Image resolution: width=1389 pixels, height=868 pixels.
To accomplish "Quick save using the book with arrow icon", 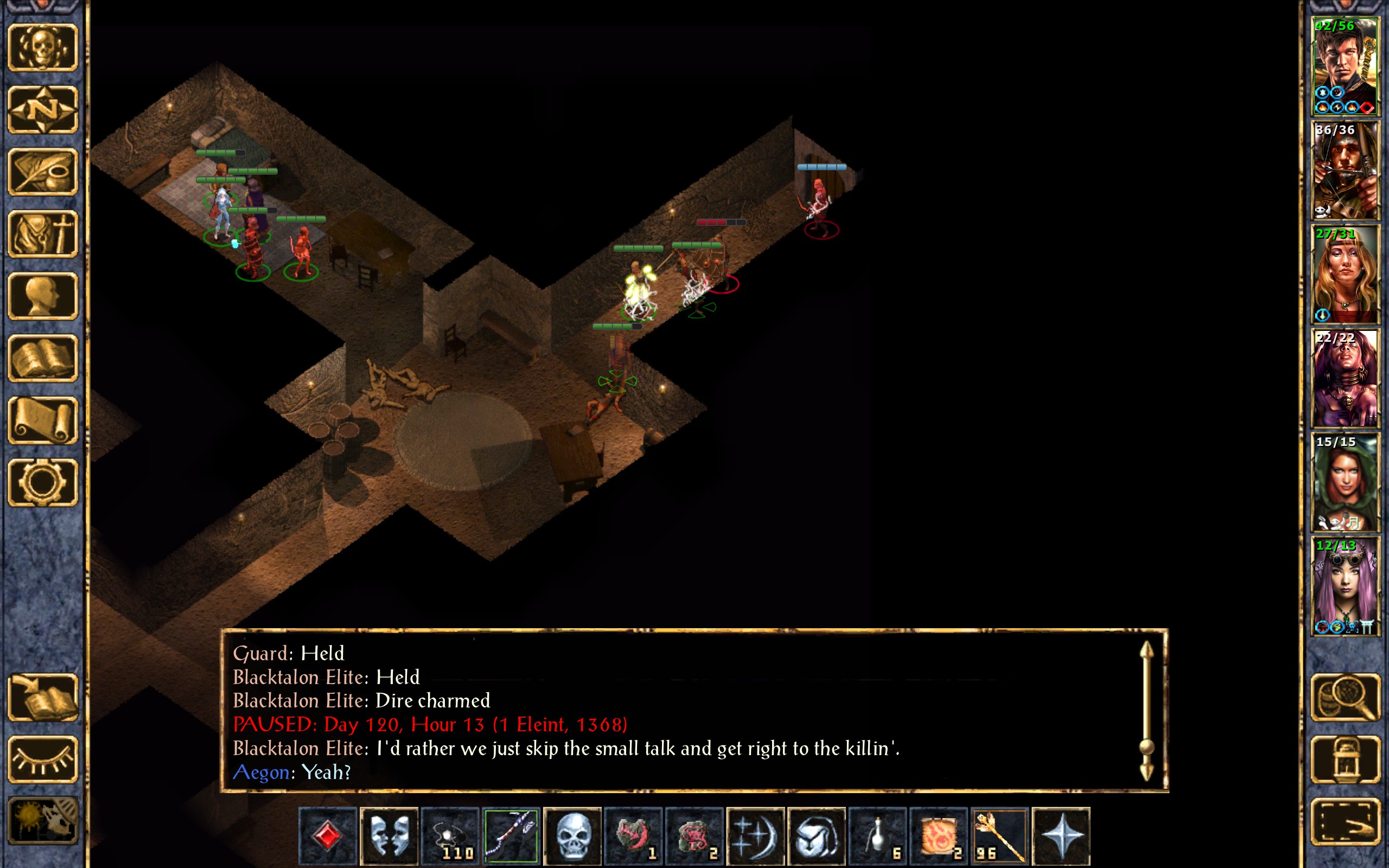I will pyautogui.click(x=43, y=697).
